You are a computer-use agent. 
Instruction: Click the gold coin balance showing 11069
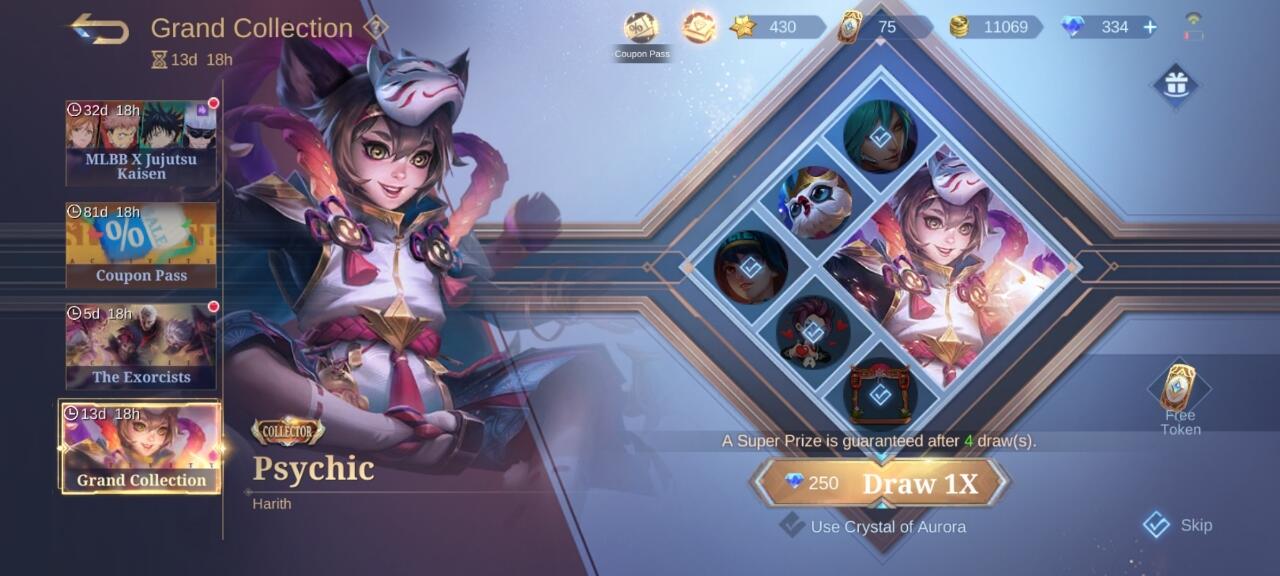pos(995,27)
